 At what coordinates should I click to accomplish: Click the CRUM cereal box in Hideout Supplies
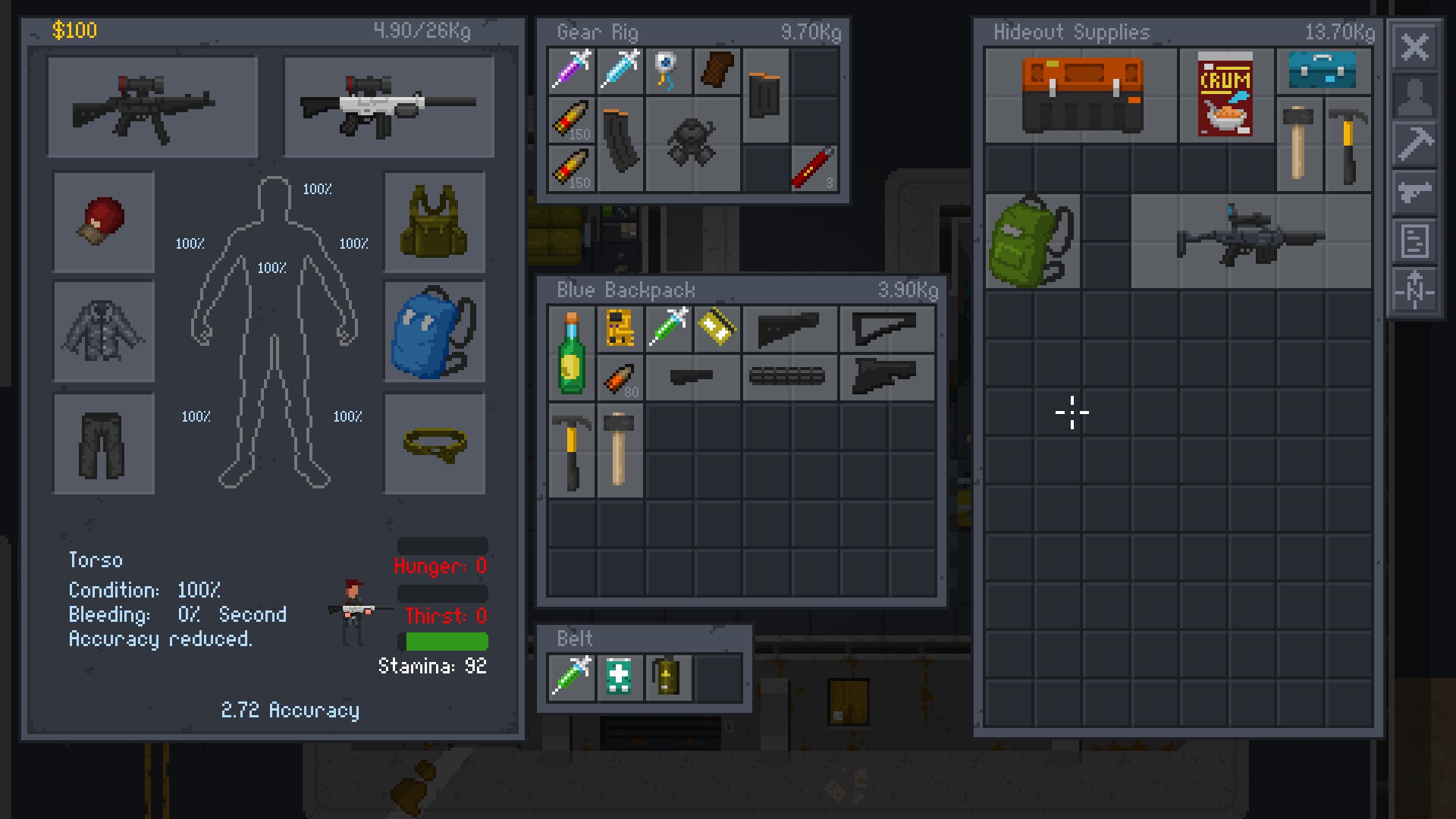[1227, 95]
